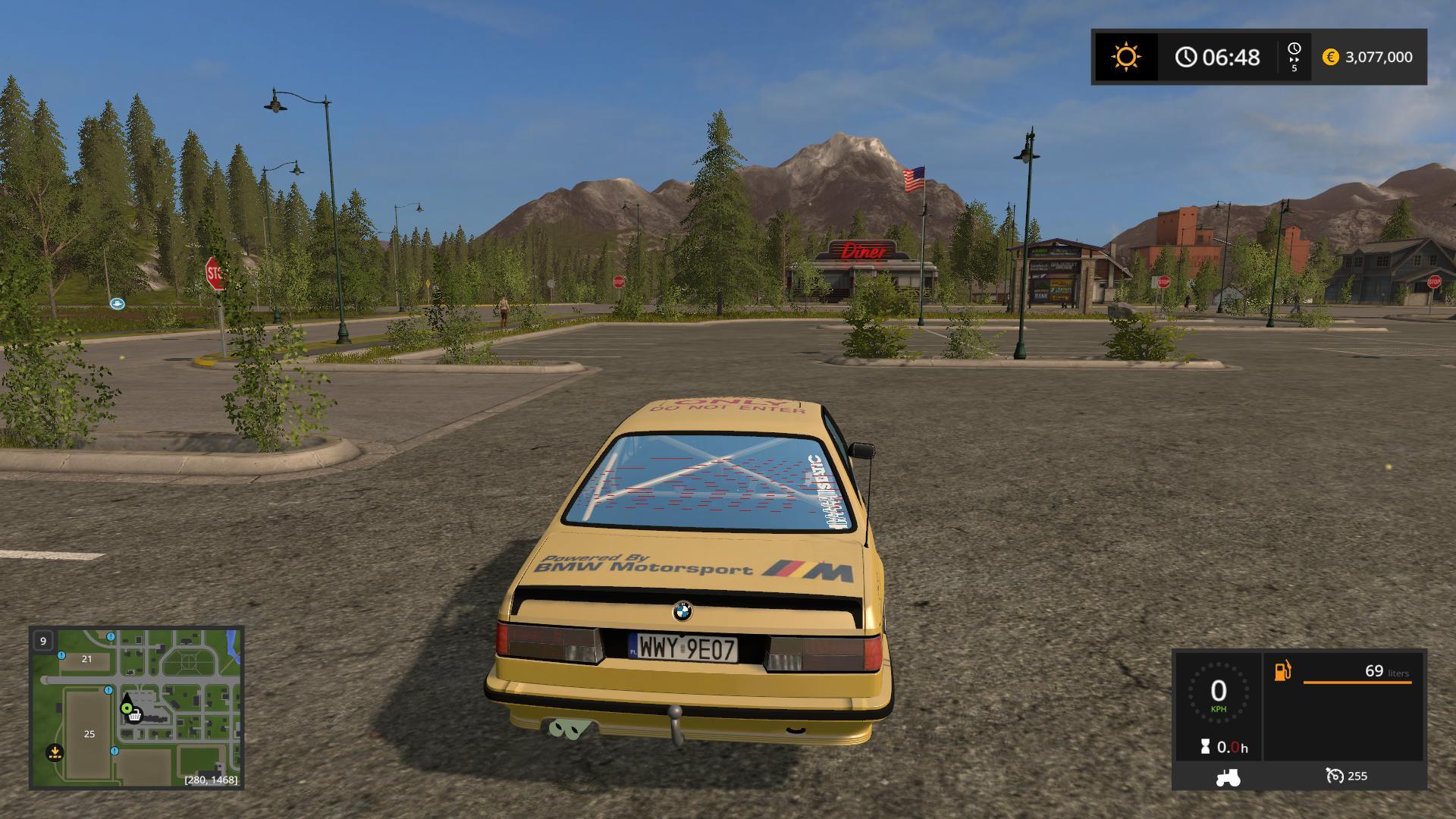Select field 21 on the minimap
Image resolution: width=1456 pixels, height=819 pixels.
coord(86,659)
